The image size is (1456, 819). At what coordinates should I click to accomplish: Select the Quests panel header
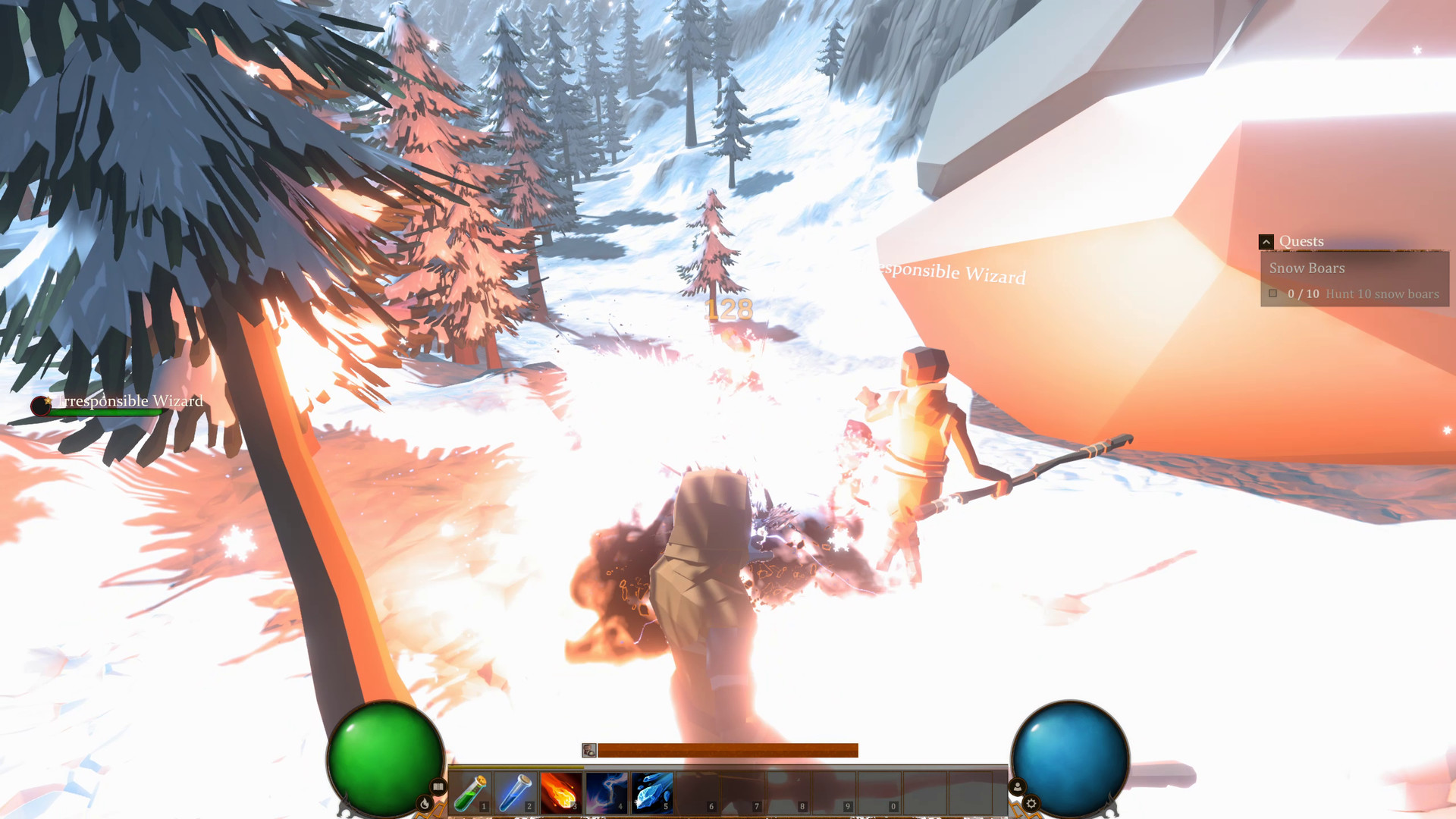point(1301,241)
